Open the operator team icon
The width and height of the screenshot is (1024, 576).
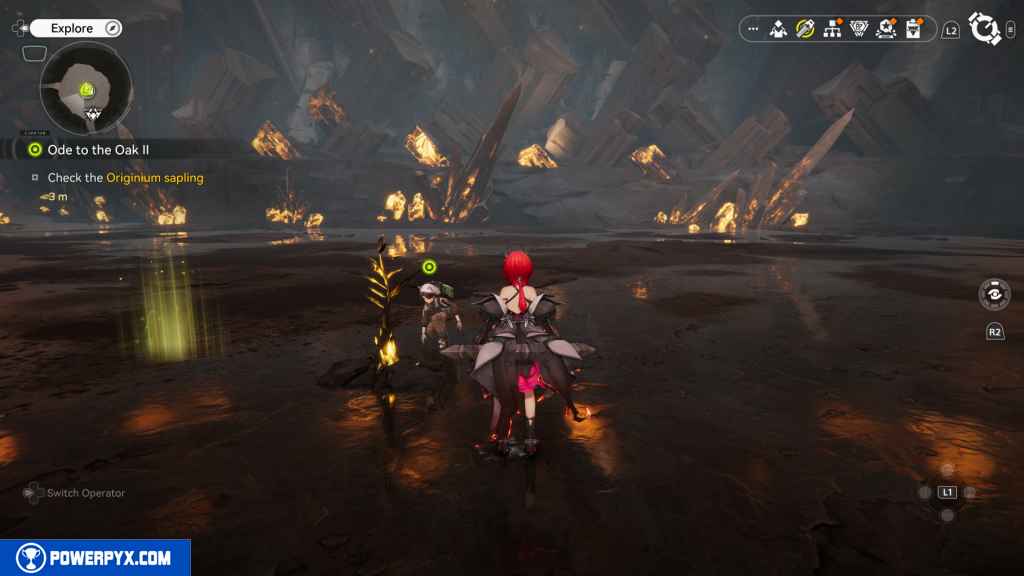(x=778, y=29)
